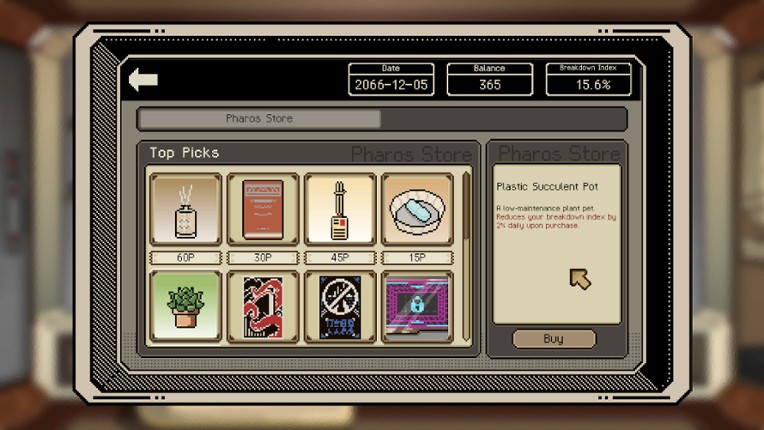The image size is (764, 430).
Task: Choose the red and black poster item
Action: click(263, 306)
